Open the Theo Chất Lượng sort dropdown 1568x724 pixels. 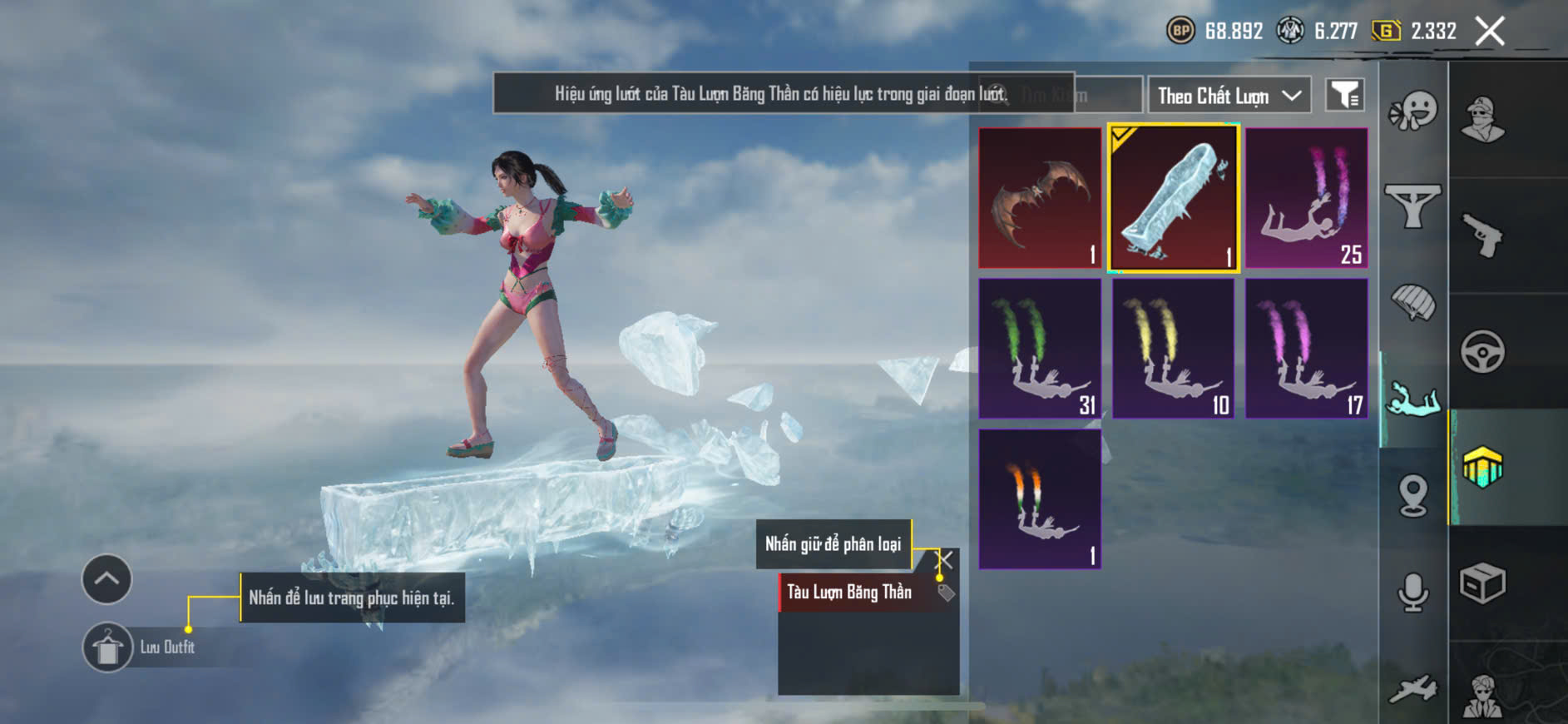1229,96
